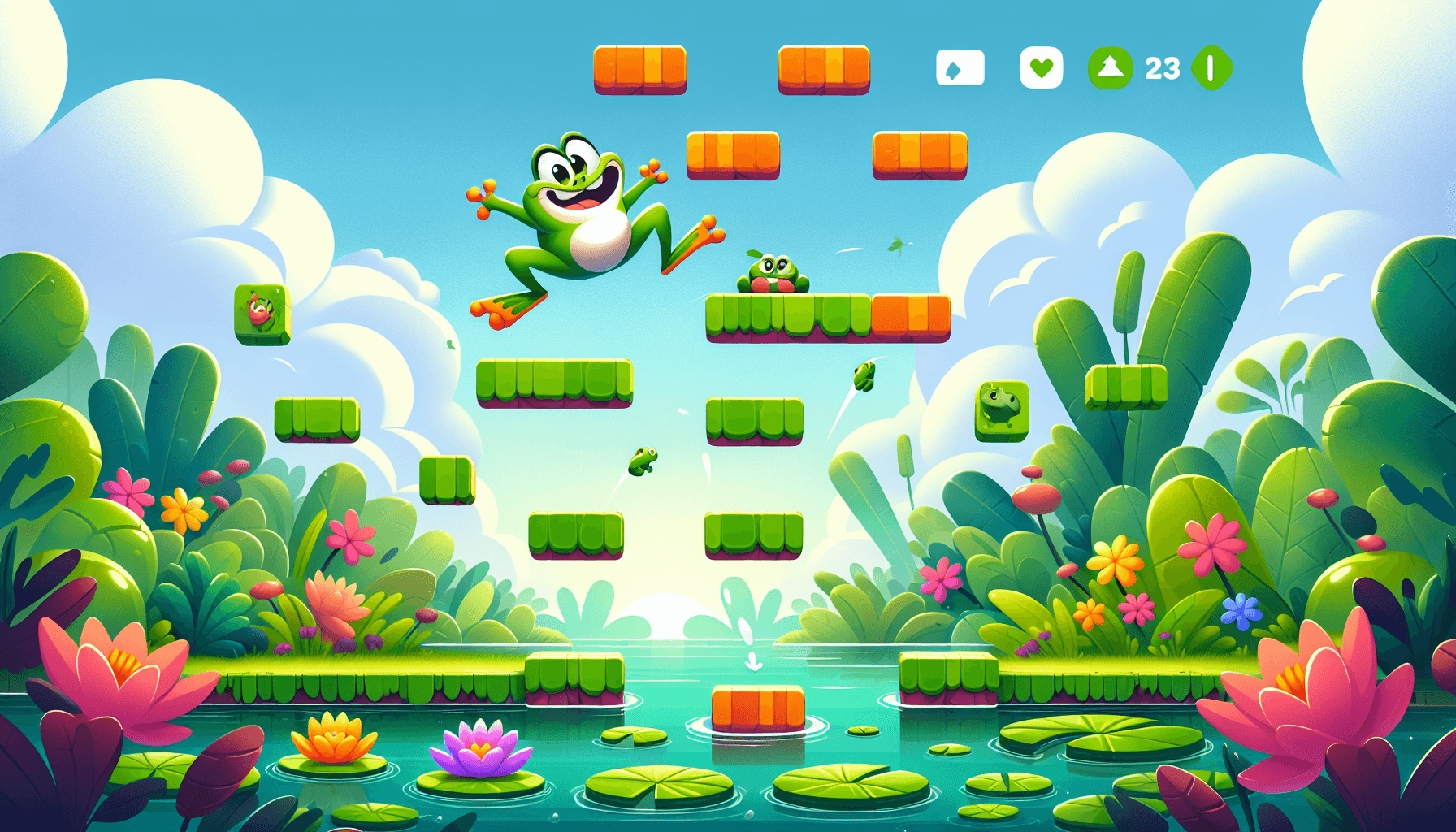This screenshot has width=1456, height=832.
Task: Click the orange brick platform at top center
Action: tap(642, 71)
